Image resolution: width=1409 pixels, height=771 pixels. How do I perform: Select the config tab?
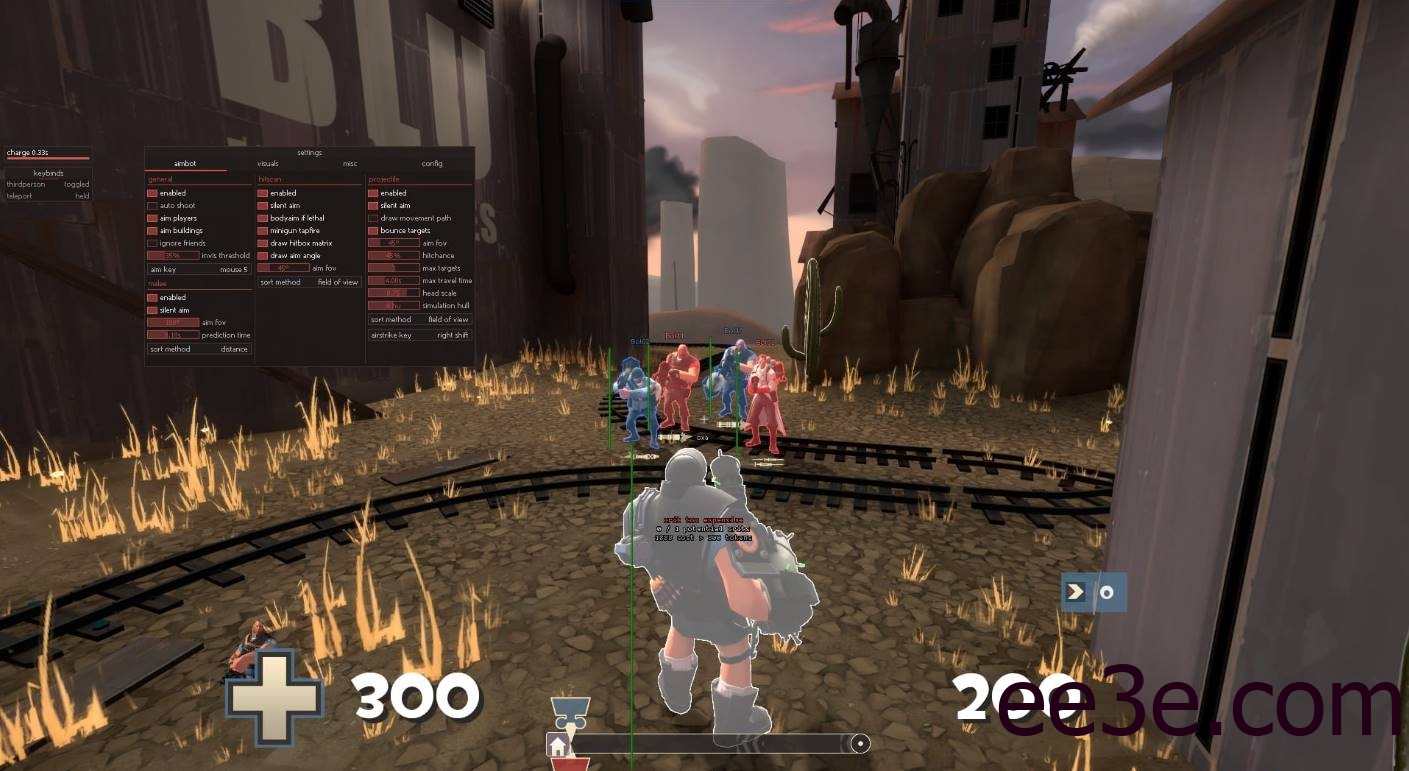click(432, 163)
